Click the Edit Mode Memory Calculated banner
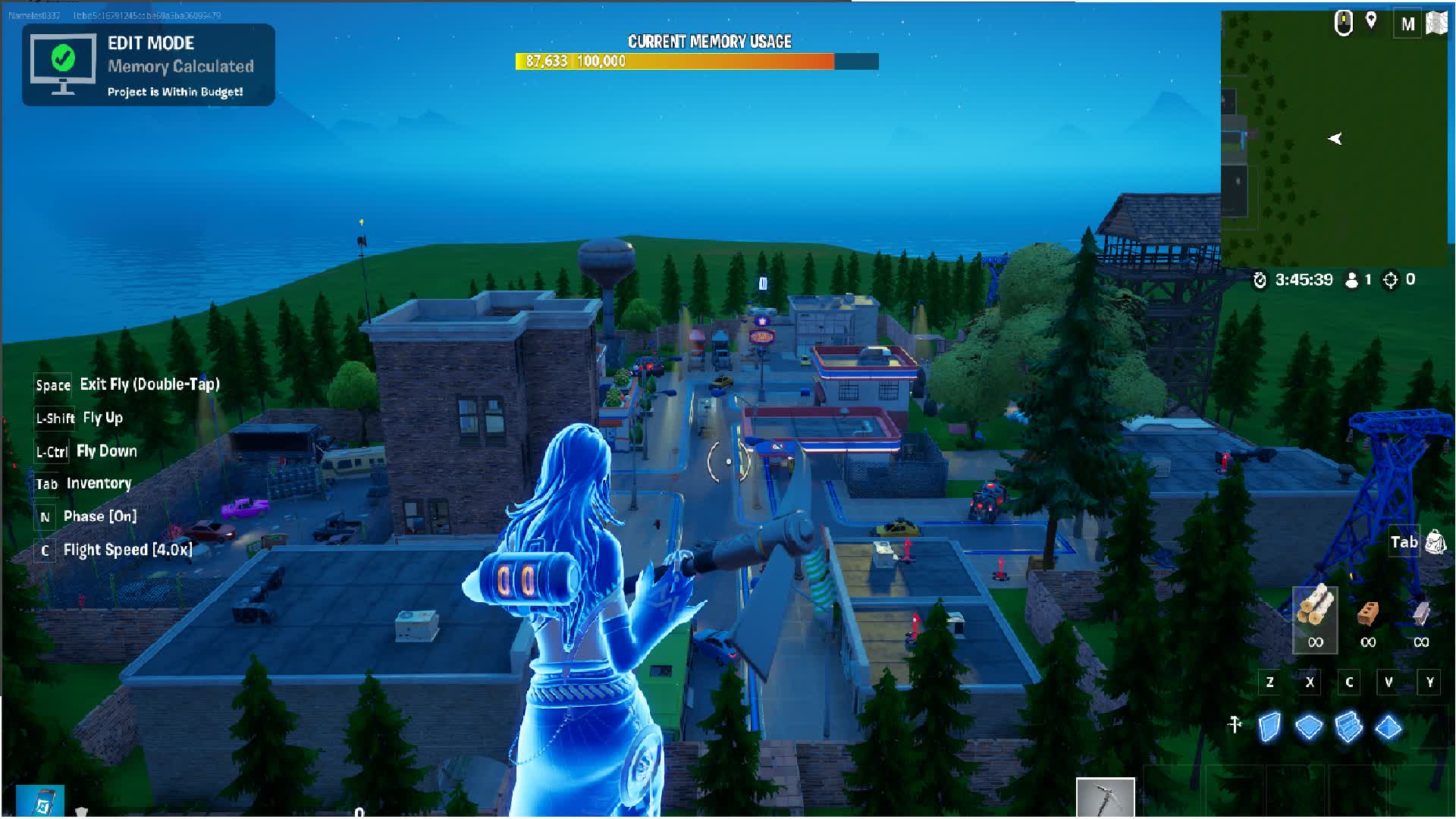 [x=149, y=64]
